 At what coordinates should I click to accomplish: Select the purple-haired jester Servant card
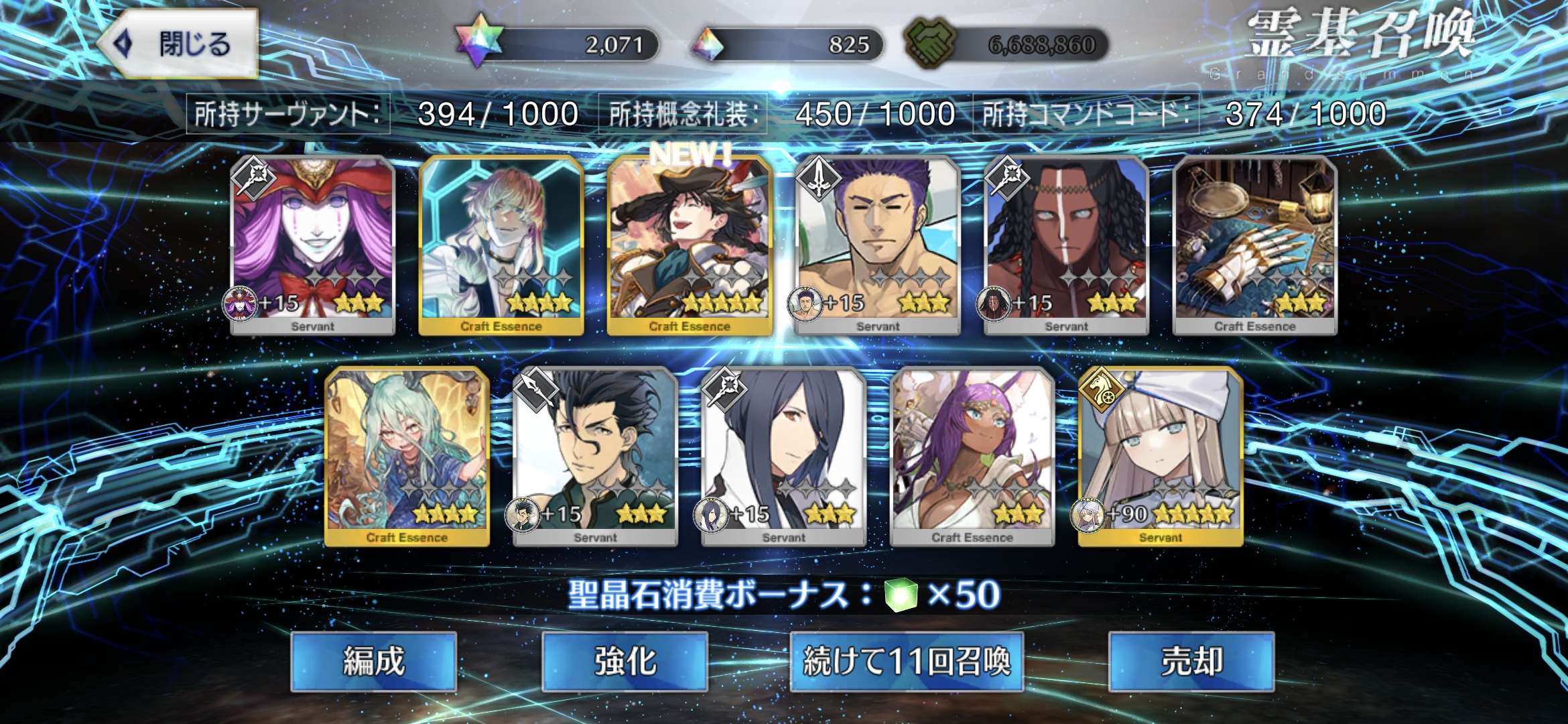click(313, 245)
